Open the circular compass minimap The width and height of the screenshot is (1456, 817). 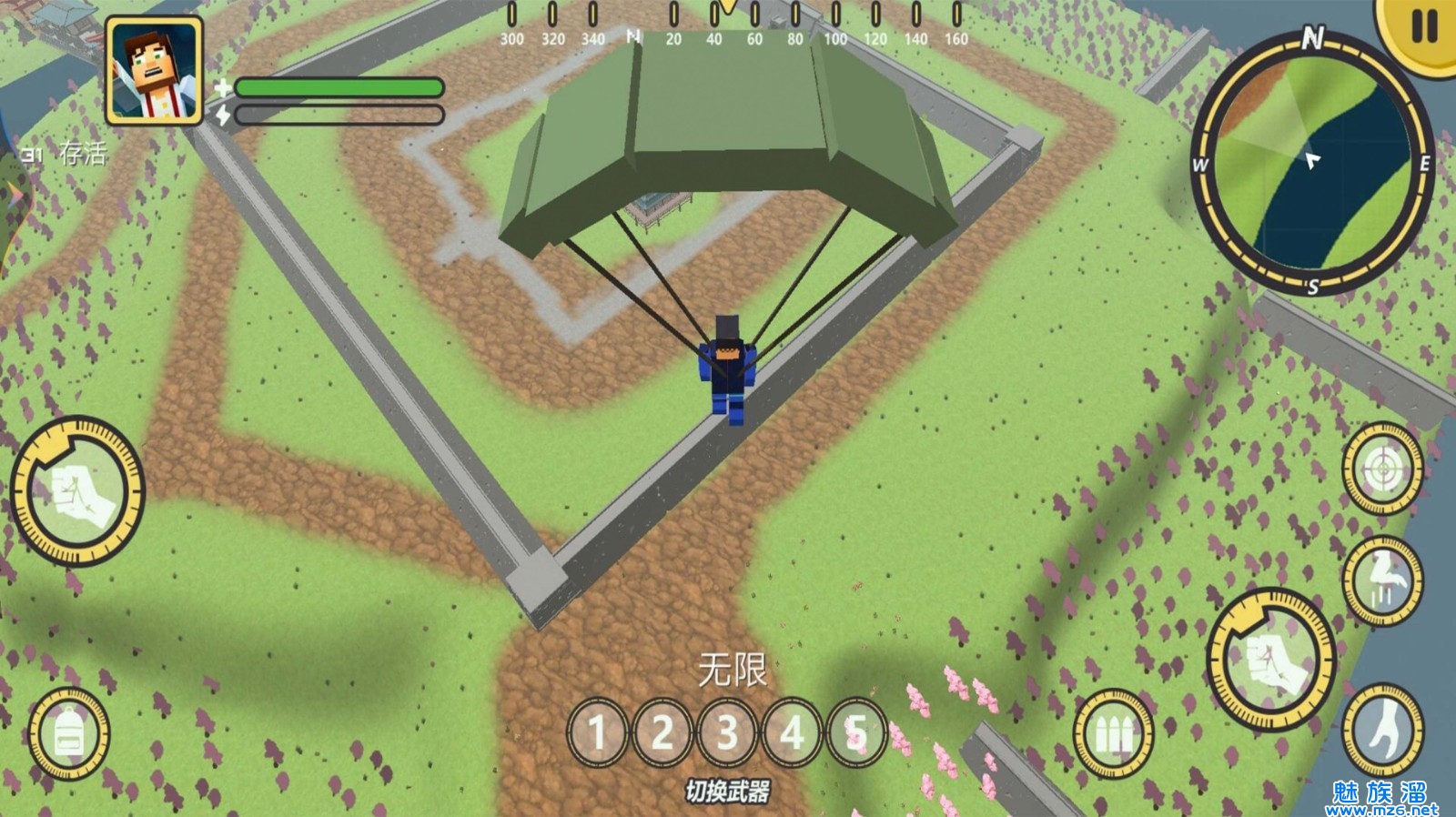(x=1312, y=164)
